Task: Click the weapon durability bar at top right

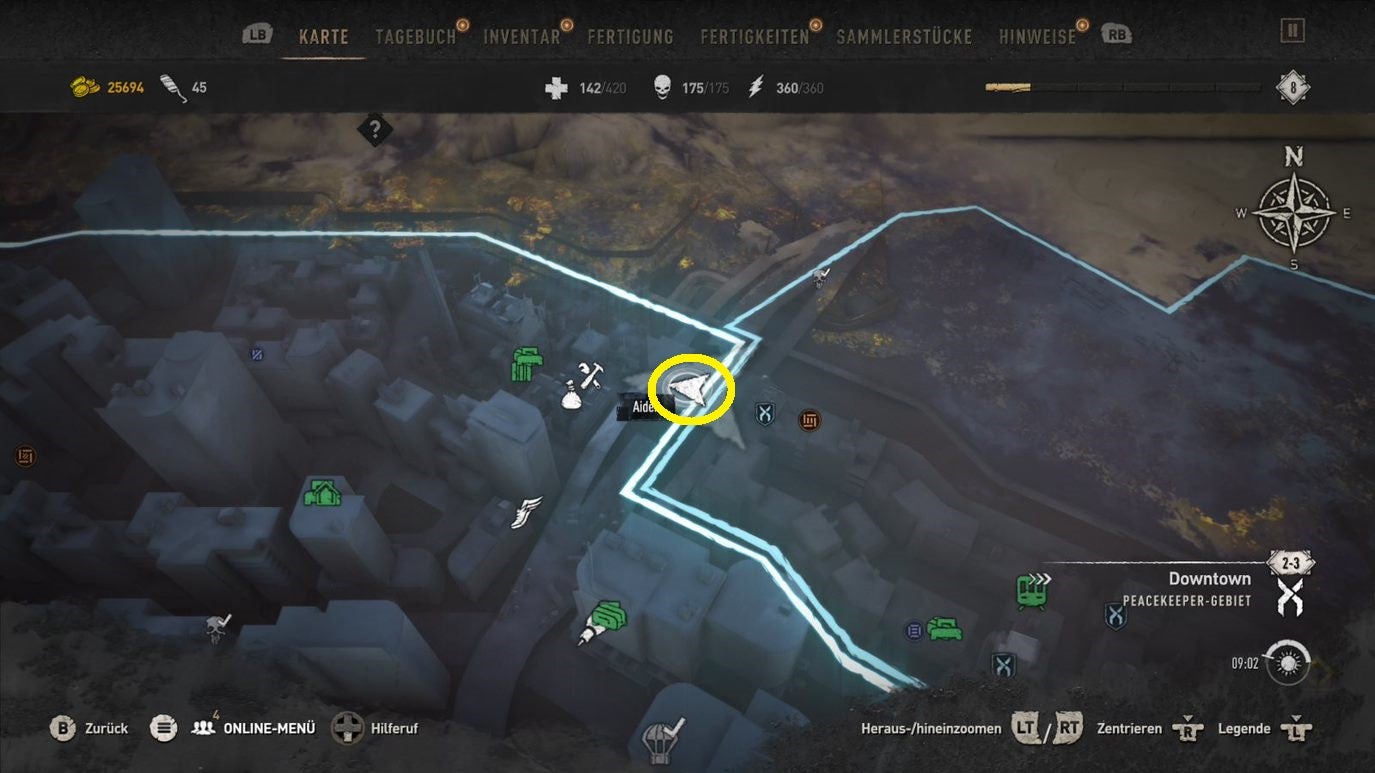Action: 1123,87
